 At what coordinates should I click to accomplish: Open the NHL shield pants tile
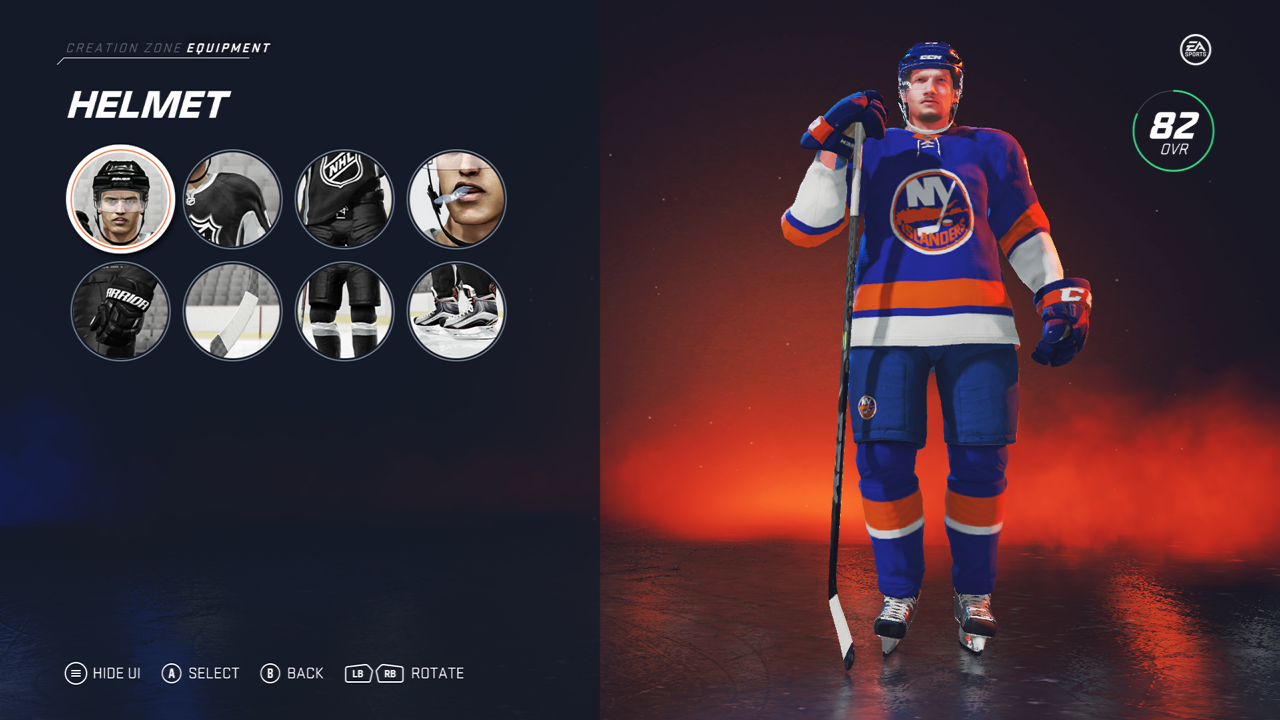point(345,199)
